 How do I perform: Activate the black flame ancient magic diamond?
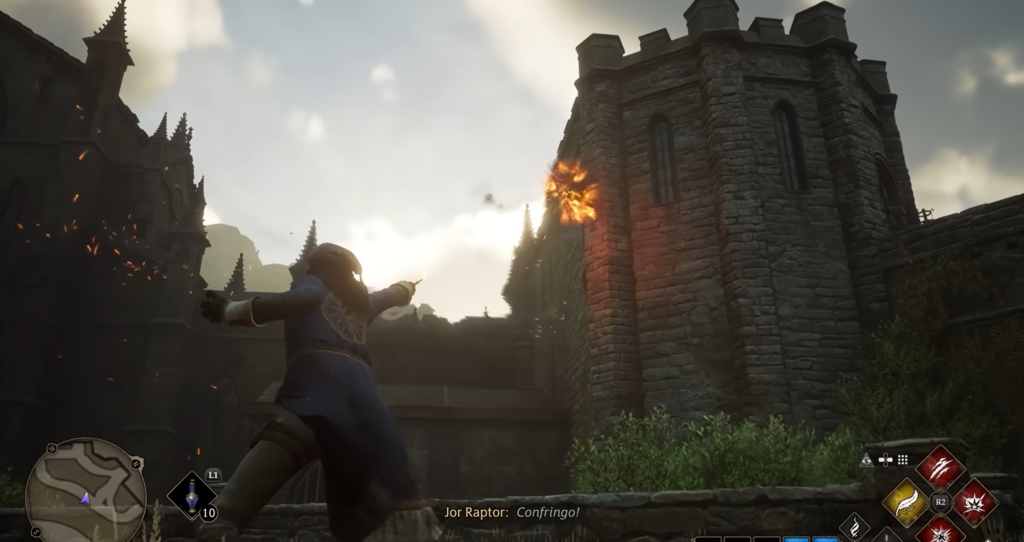pyautogui.click(x=856, y=528)
